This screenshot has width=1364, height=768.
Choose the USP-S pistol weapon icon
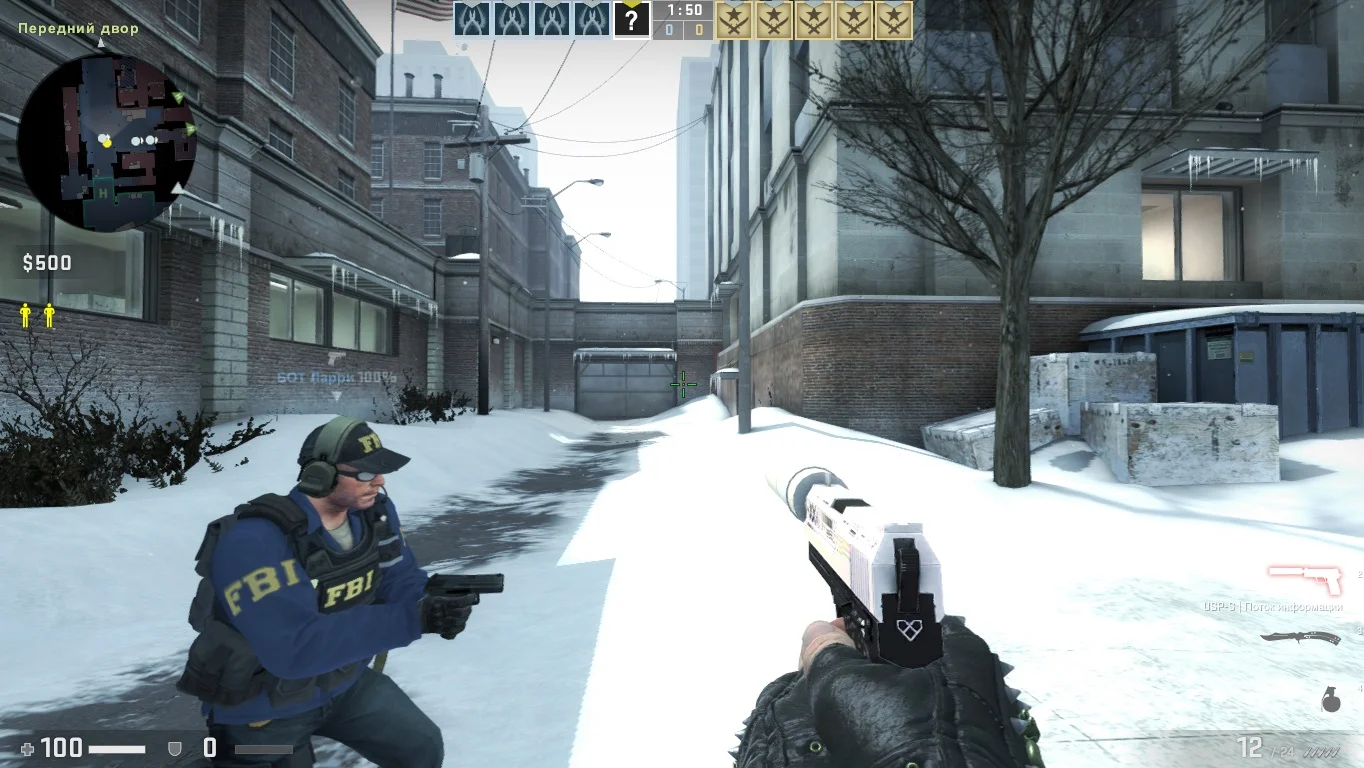[x=1304, y=579]
